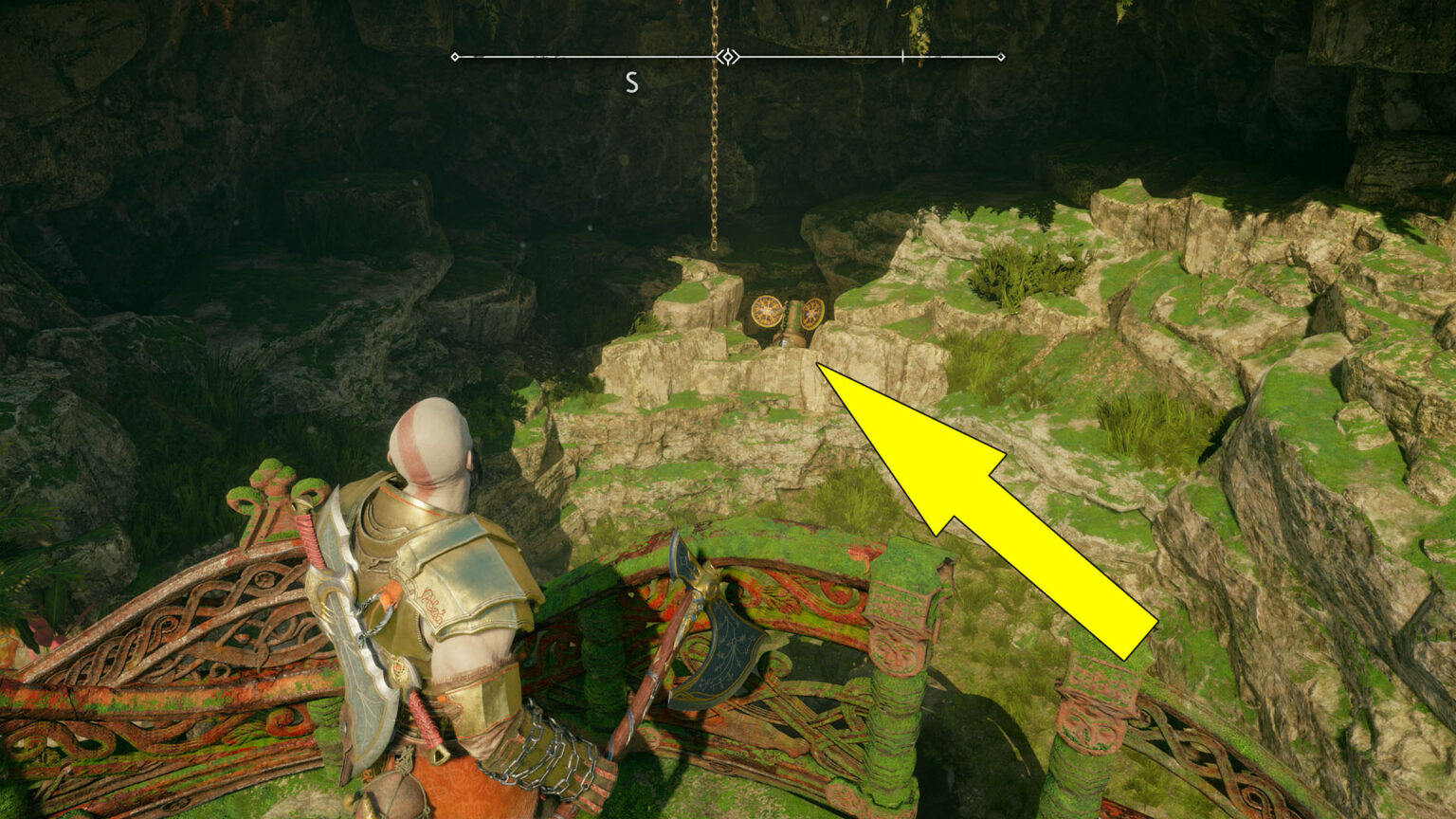Click the small tick mark right of compass center
This screenshot has width=1456, height=819.
click(x=902, y=56)
